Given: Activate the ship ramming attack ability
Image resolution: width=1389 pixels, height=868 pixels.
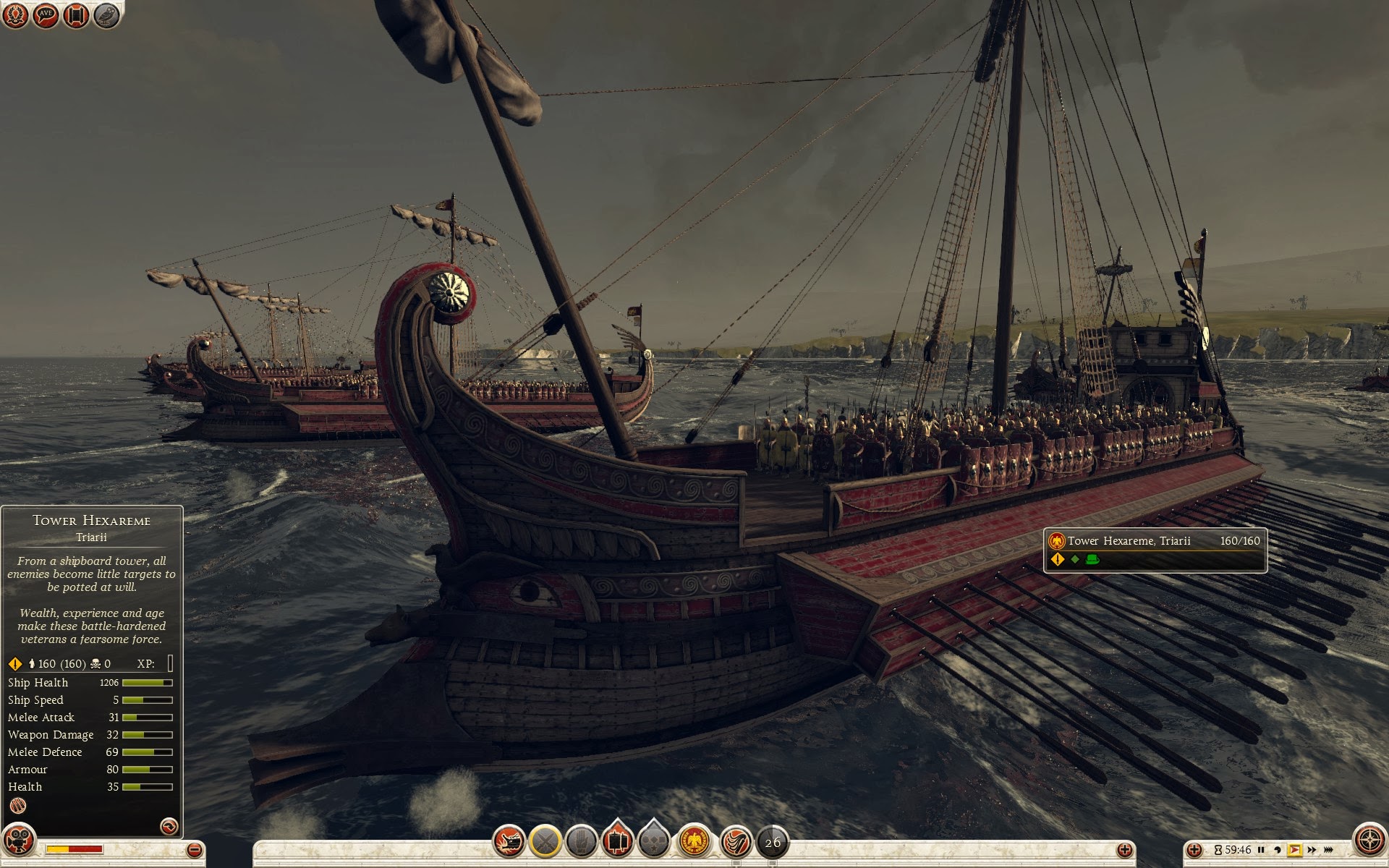Looking at the screenshot, I should coord(509,841).
